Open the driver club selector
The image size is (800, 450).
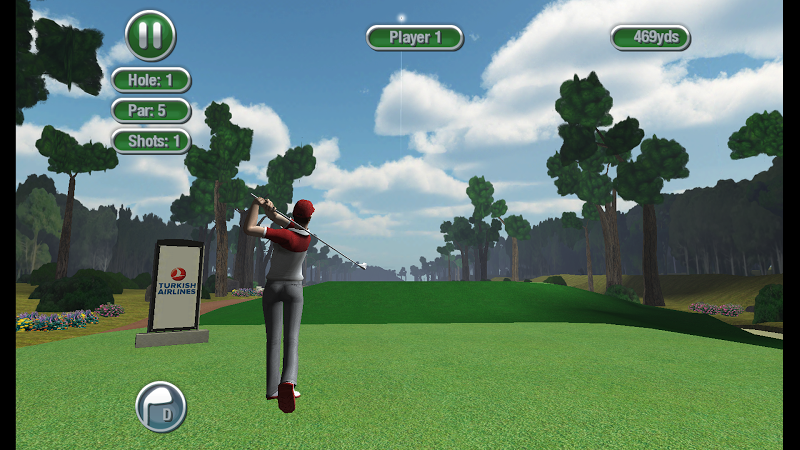pyautogui.click(x=161, y=406)
